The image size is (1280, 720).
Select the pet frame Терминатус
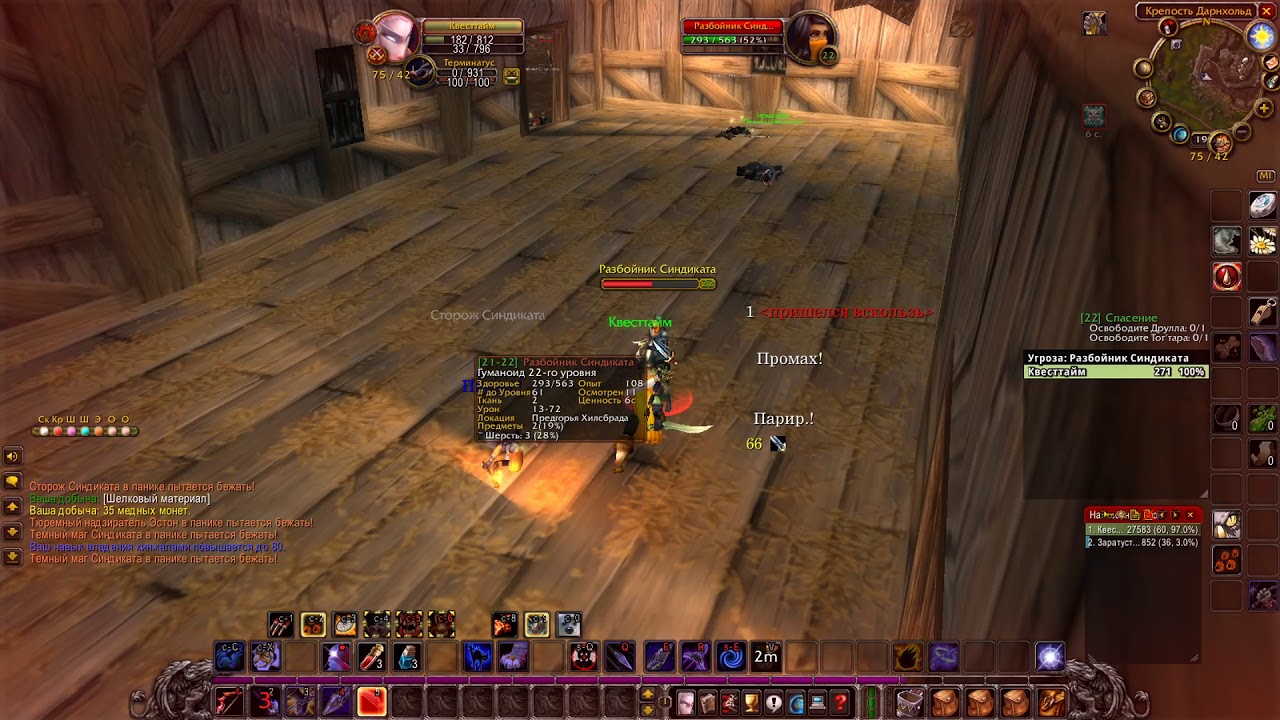click(422, 71)
